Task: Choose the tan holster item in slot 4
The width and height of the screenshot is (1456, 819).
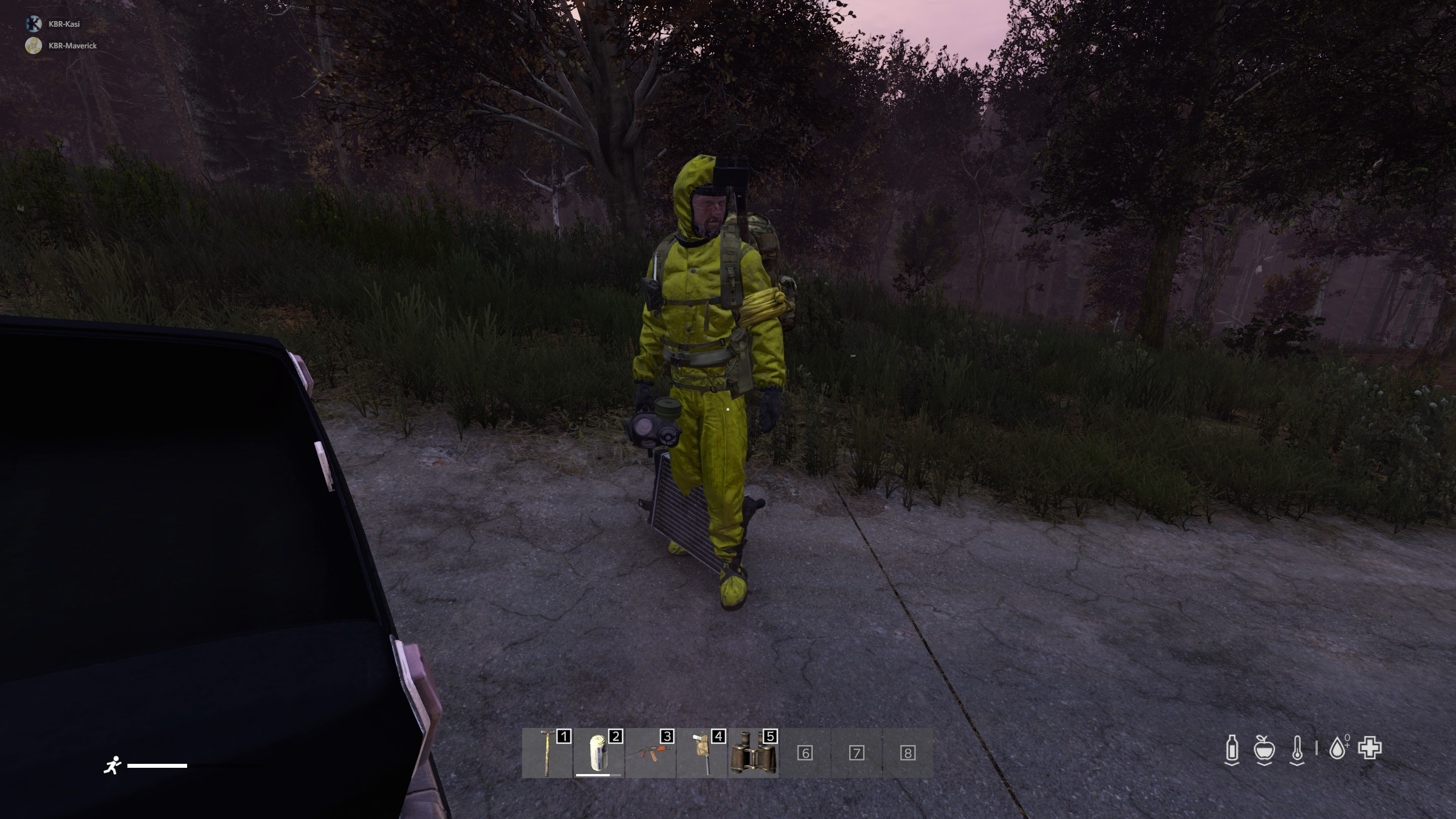Action: 701,753
